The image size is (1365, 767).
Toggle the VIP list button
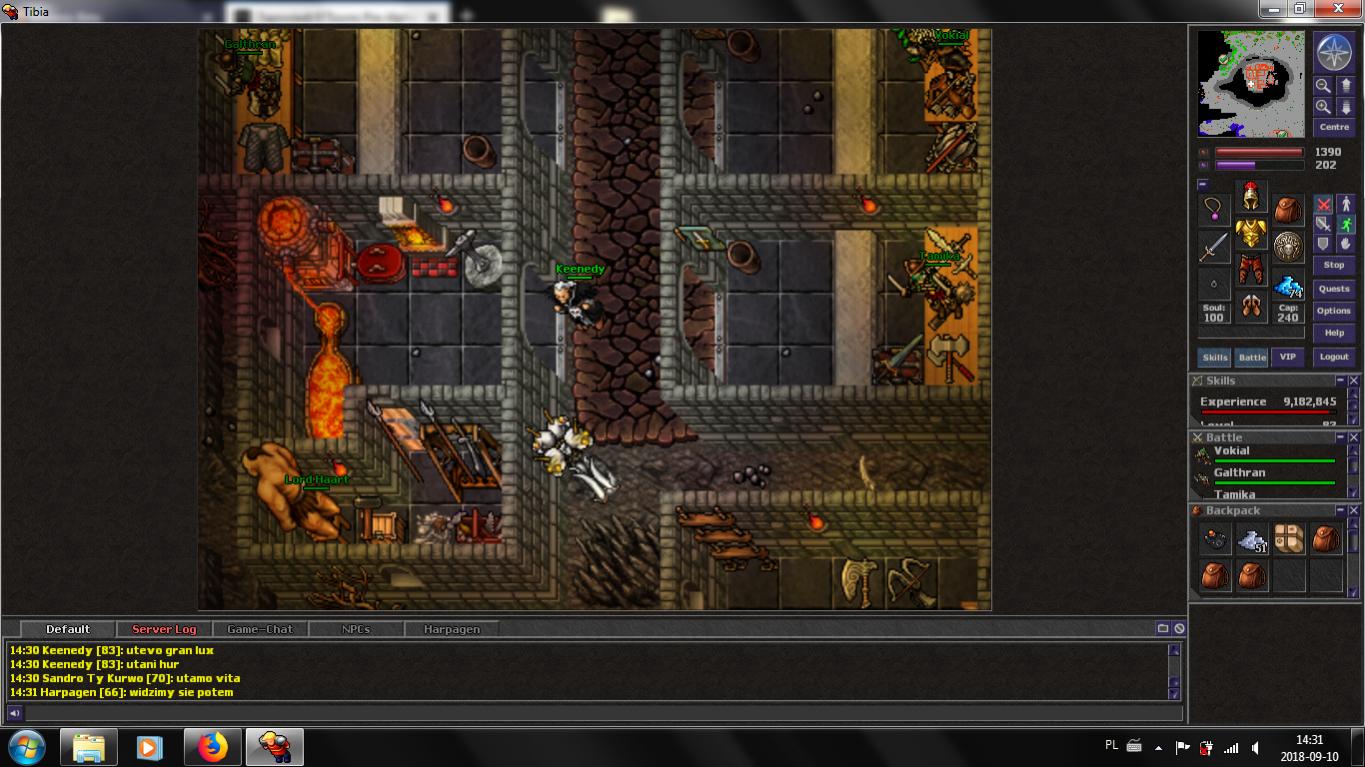tap(1288, 357)
